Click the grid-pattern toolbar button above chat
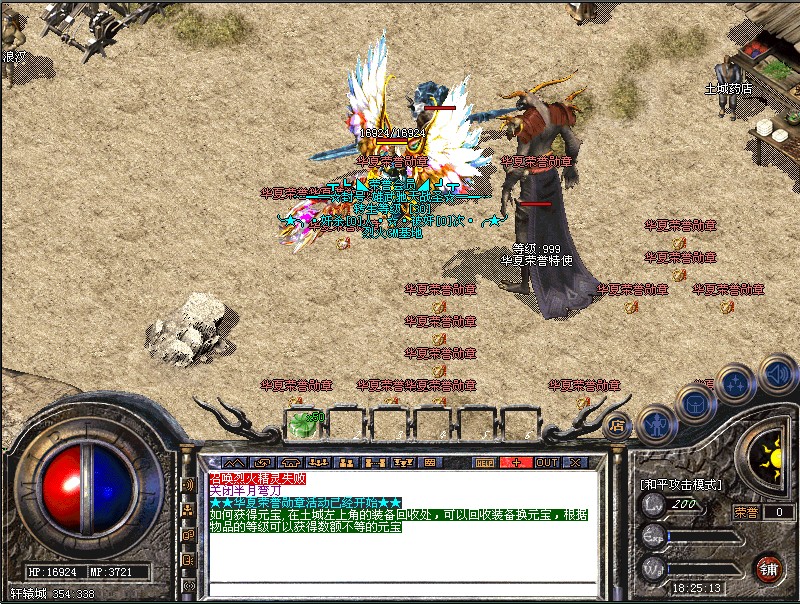This screenshot has width=800, height=604. pos(430,463)
